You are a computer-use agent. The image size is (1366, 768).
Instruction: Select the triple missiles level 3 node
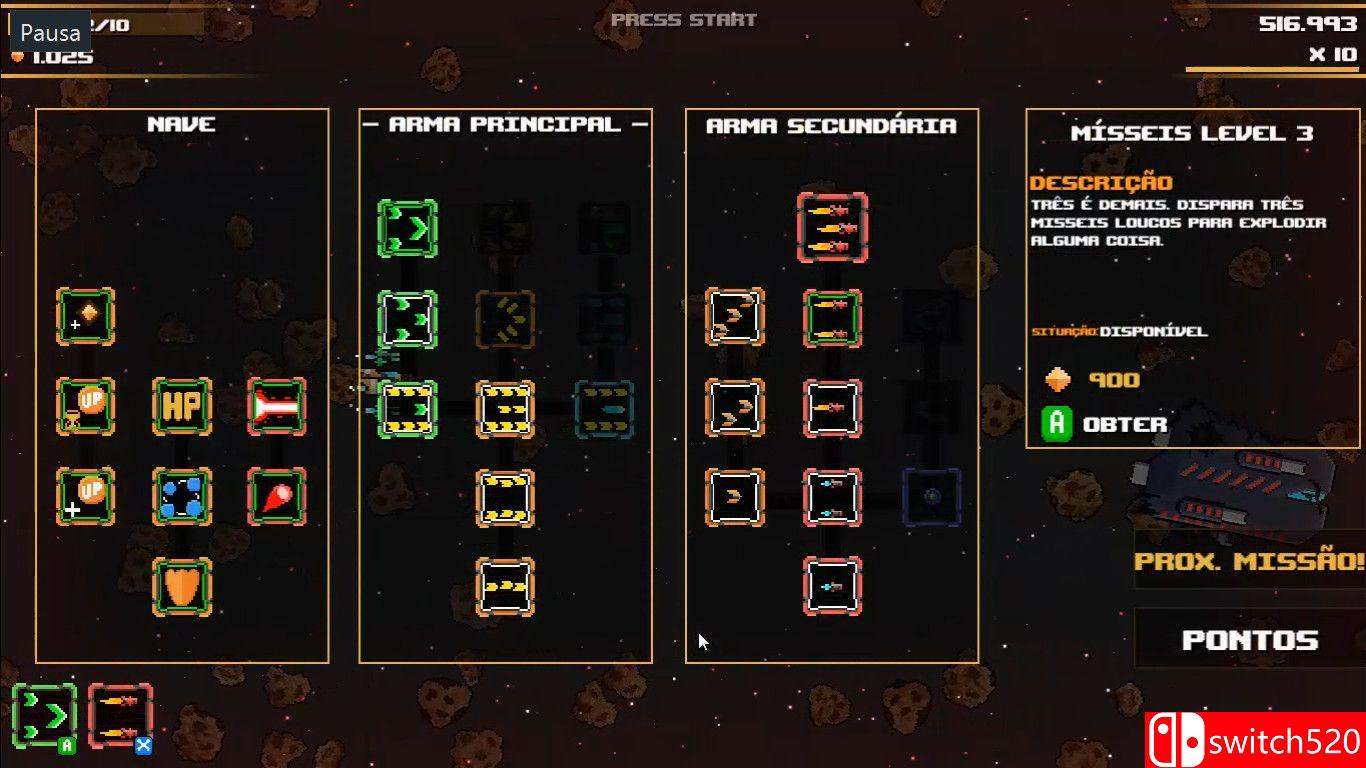[x=832, y=228]
